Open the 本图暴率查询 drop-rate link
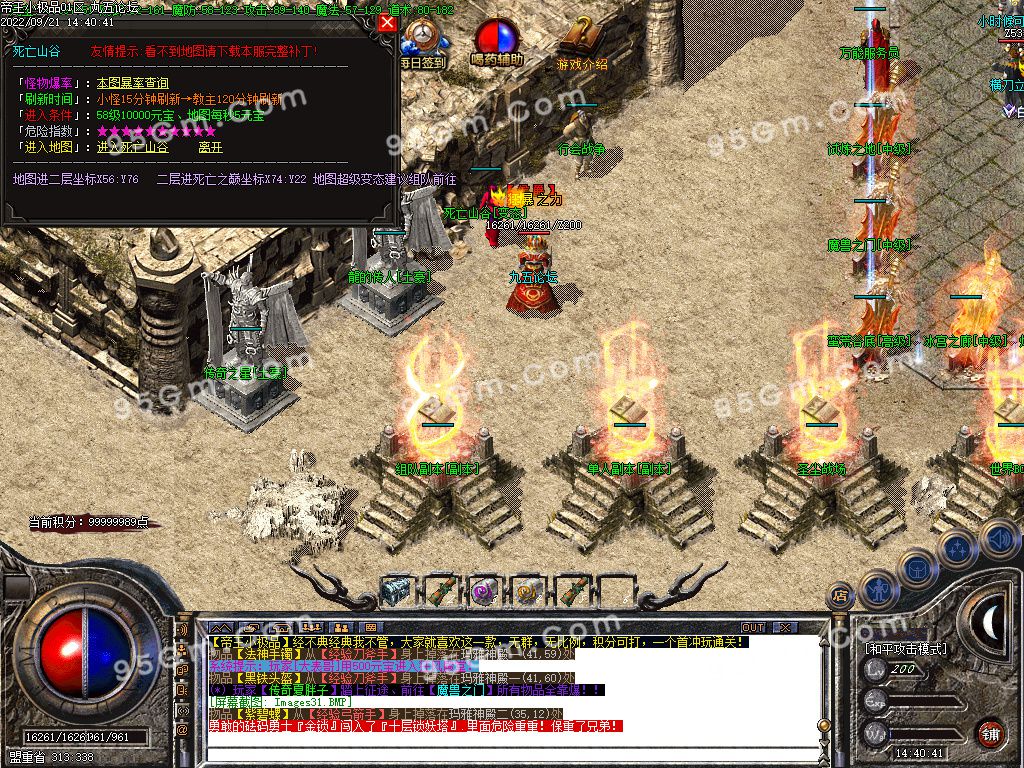The image size is (1024, 768). coord(133,83)
